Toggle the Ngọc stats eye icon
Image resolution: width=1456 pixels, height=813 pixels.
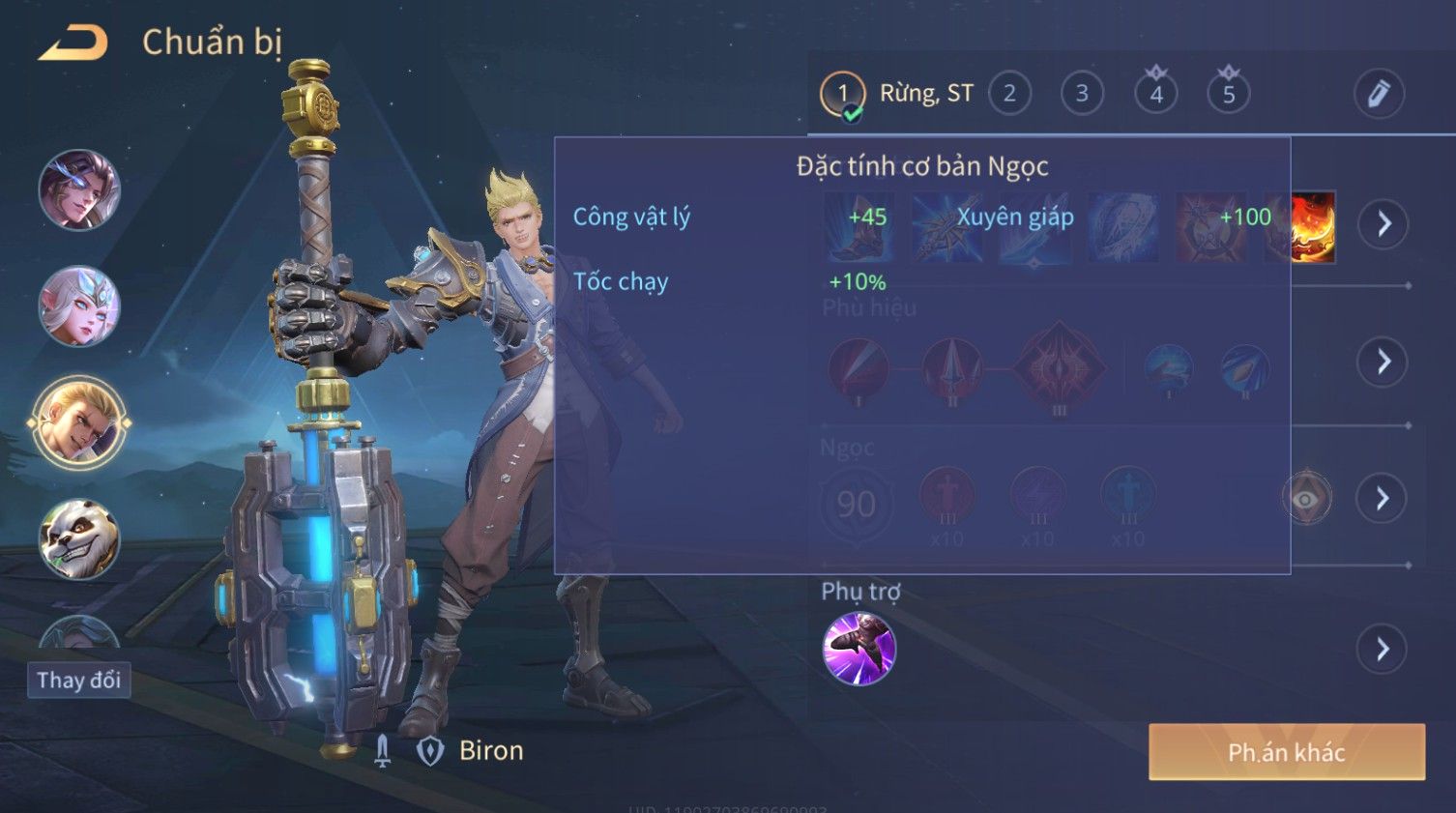click(1306, 499)
